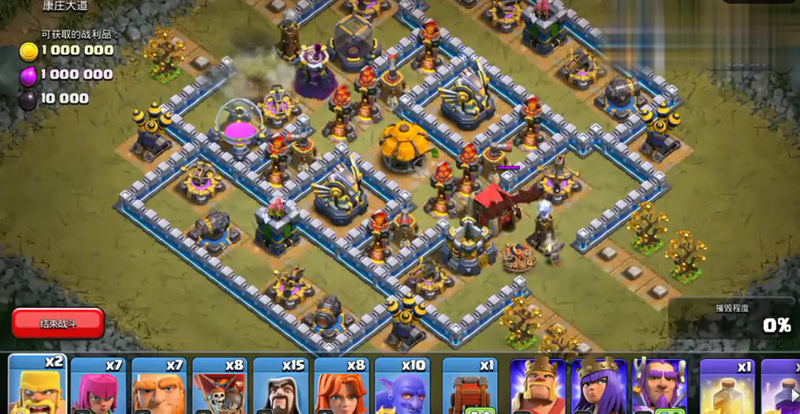Pick the Balloon troop card

click(220, 386)
